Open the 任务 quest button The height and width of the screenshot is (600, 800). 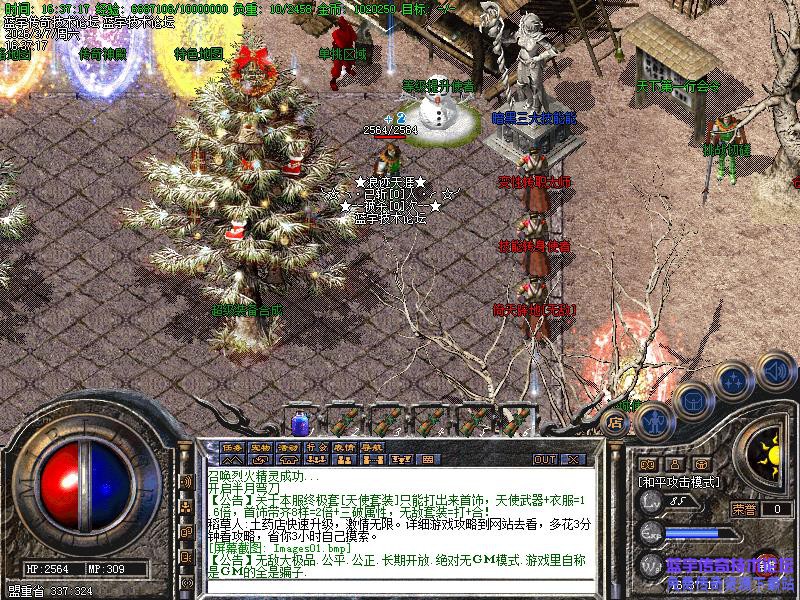232,446
